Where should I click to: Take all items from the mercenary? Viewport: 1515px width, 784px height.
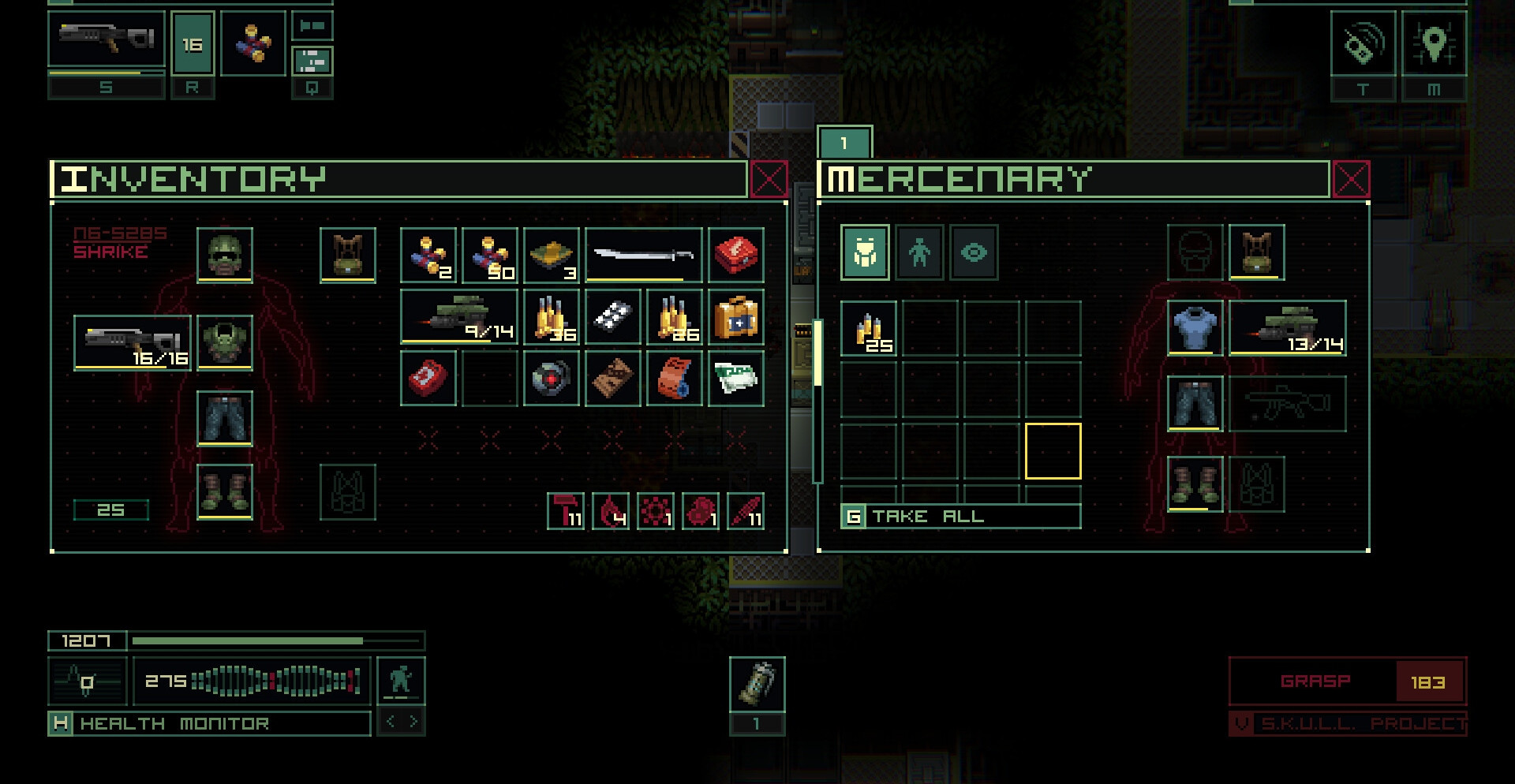point(960,517)
